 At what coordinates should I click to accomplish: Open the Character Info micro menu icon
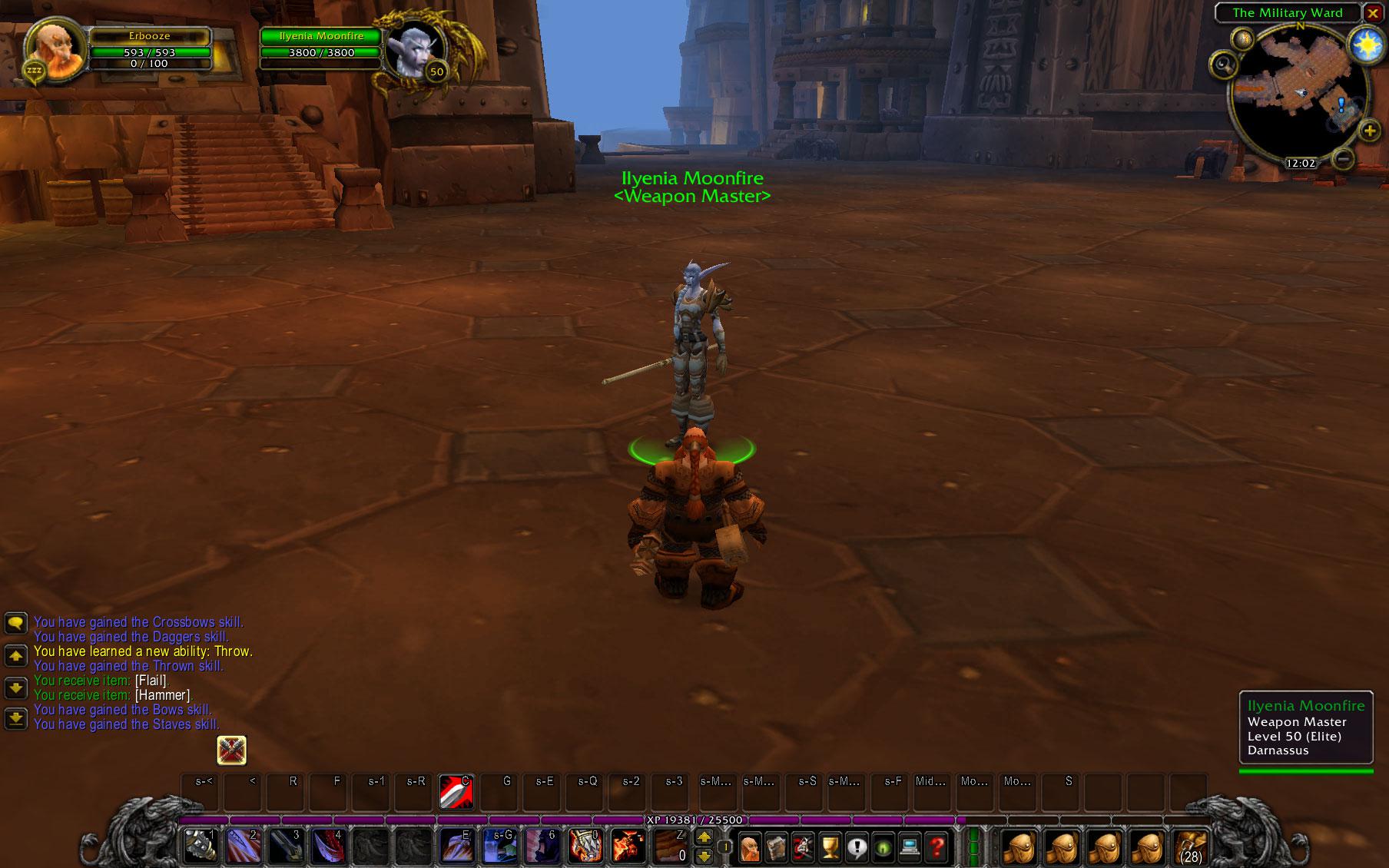pyautogui.click(x=750, y=849)
